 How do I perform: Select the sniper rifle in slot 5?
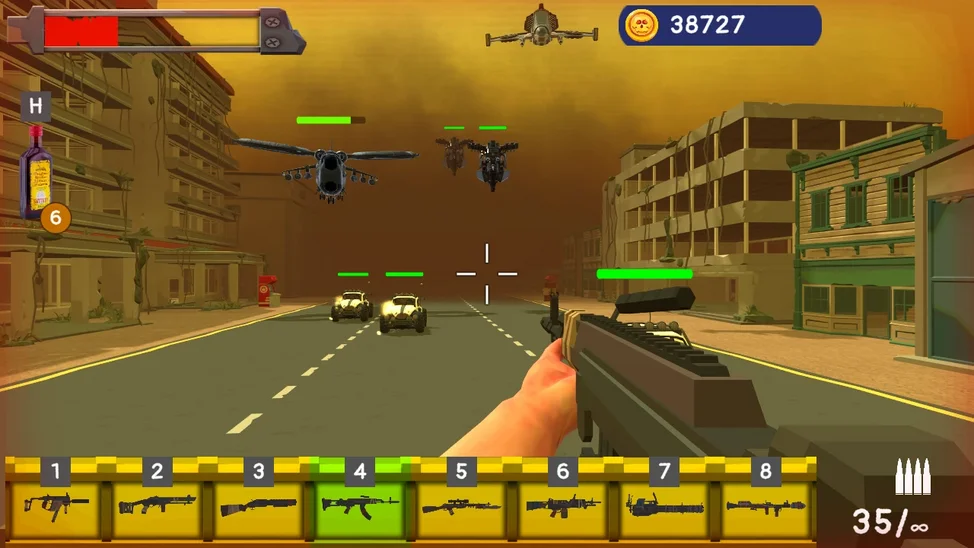(461, 504)
